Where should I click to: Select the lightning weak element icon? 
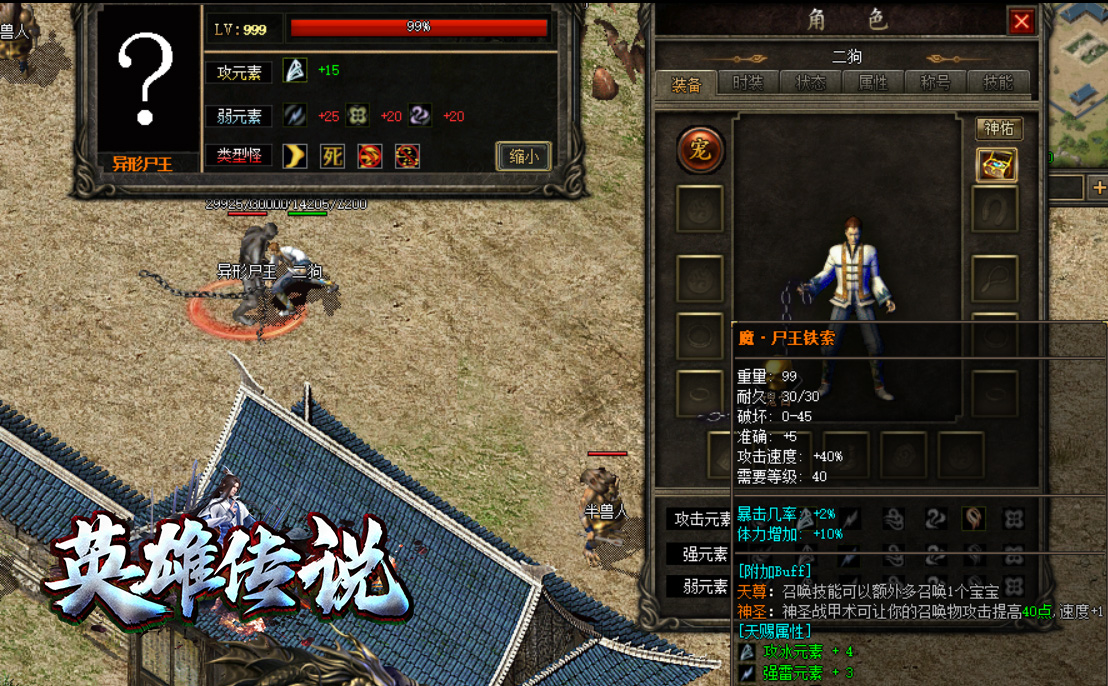pyautogui.click(x=294, y=116)
